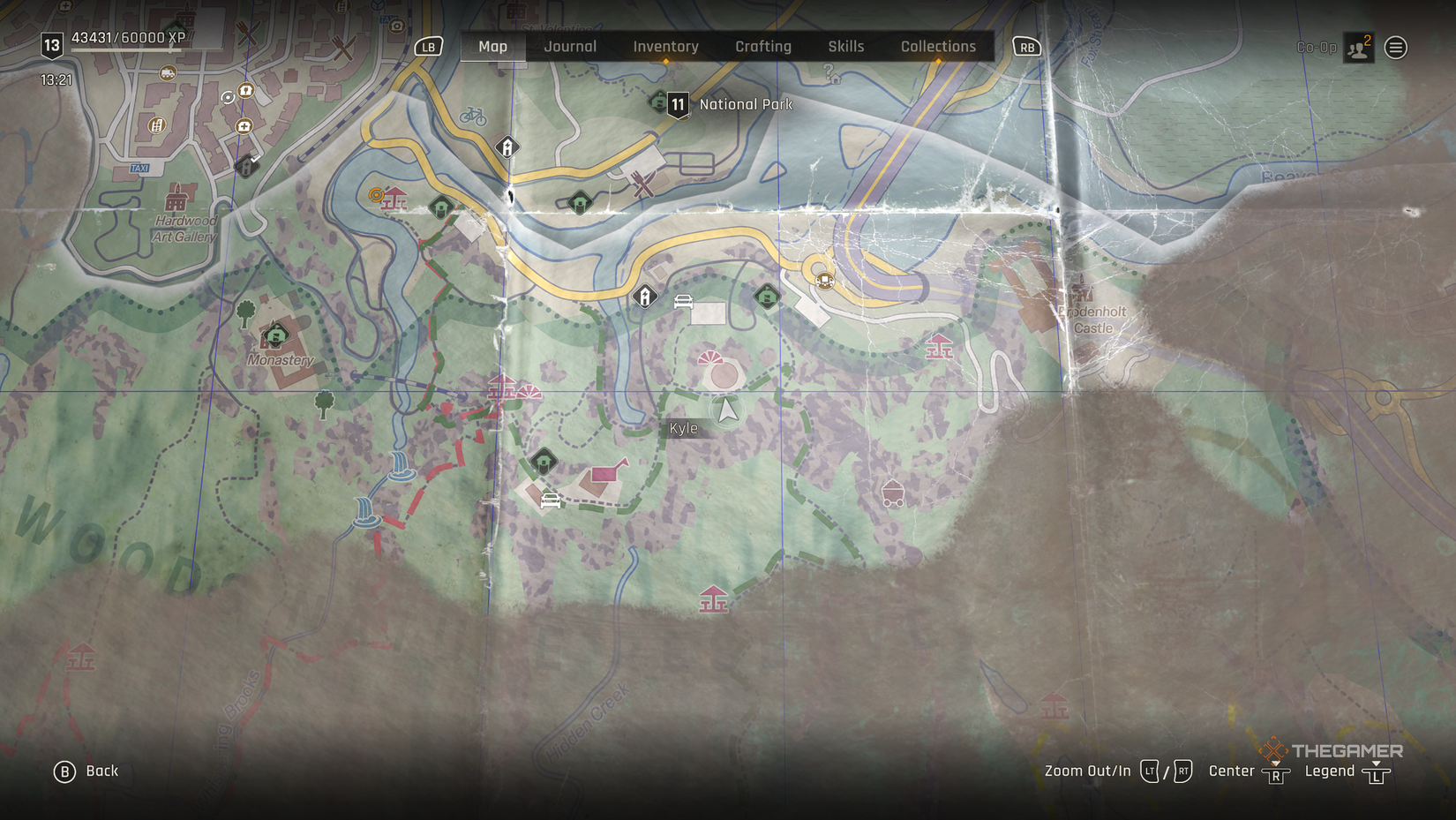This screenshot has width=1456, height=820.
Task: Click the minecart icon east of Kyle
Action: [x=893, y=492]
